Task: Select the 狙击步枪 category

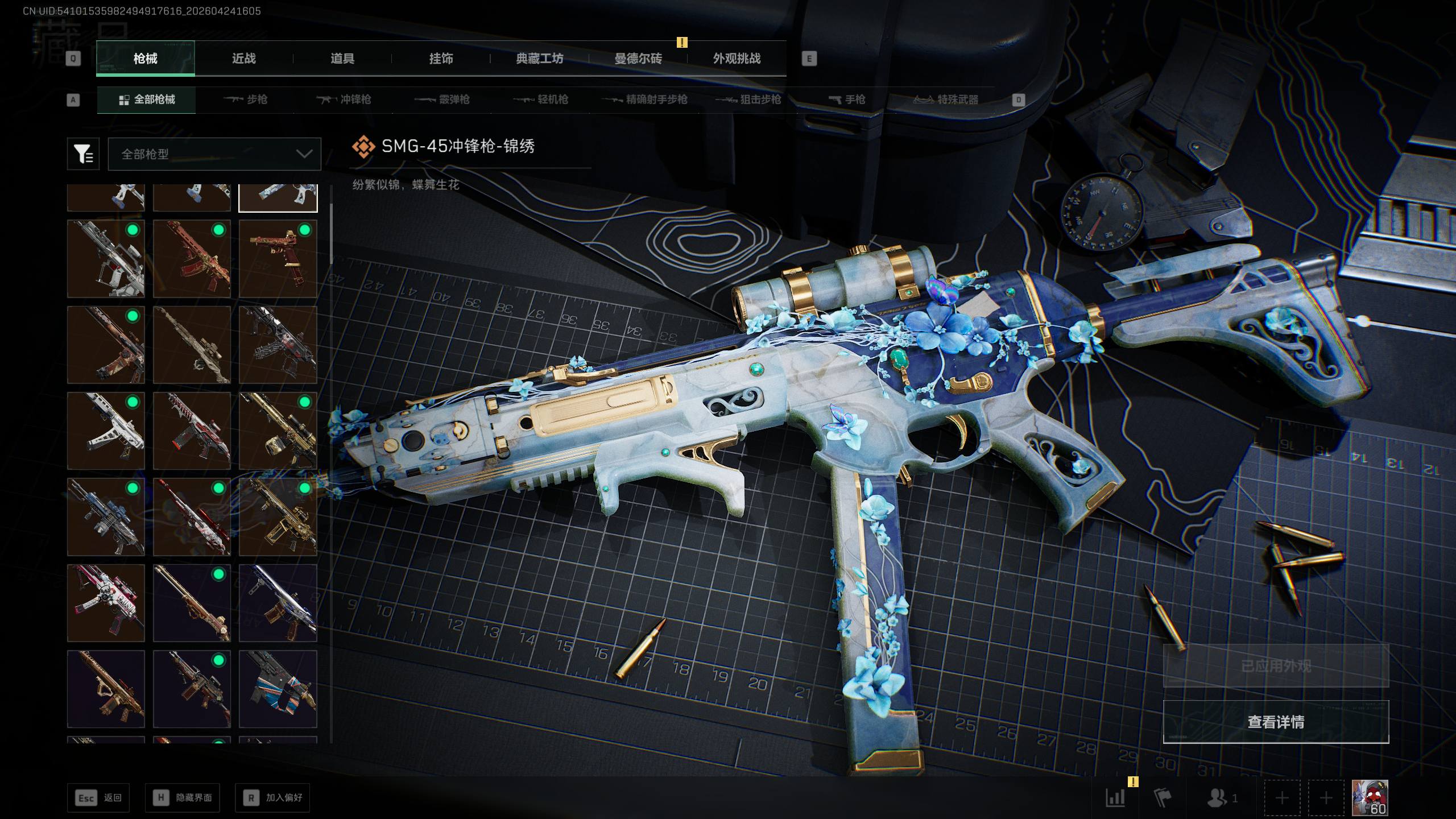Action: 748,100
